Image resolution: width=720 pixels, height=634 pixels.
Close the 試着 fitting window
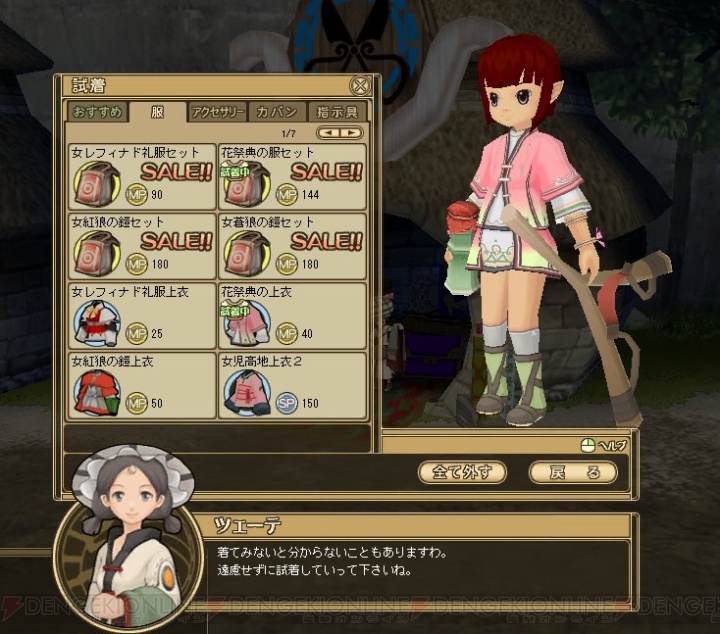click(x=360, y=86)
